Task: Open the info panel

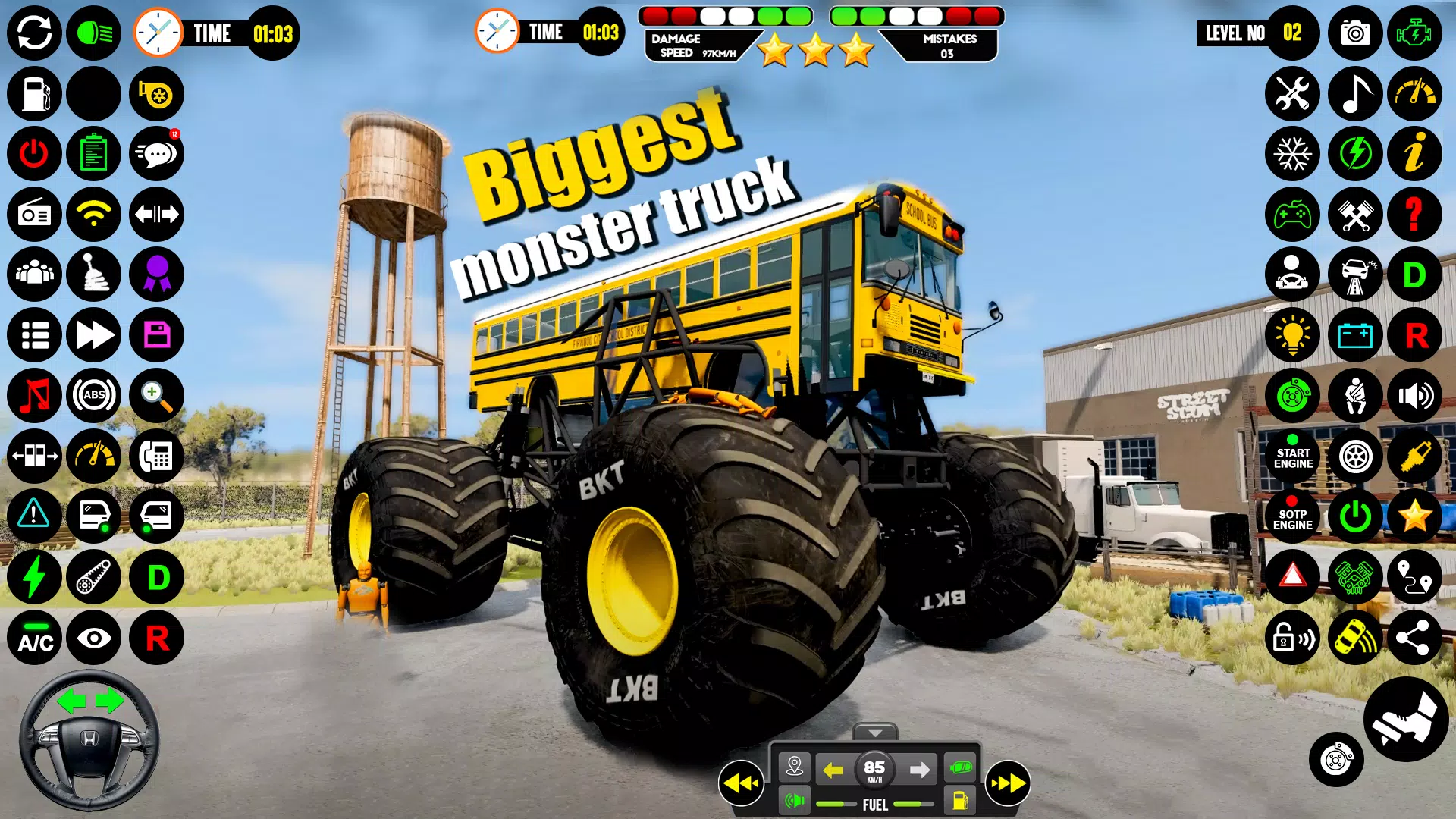Action: tap(1415, 154)
